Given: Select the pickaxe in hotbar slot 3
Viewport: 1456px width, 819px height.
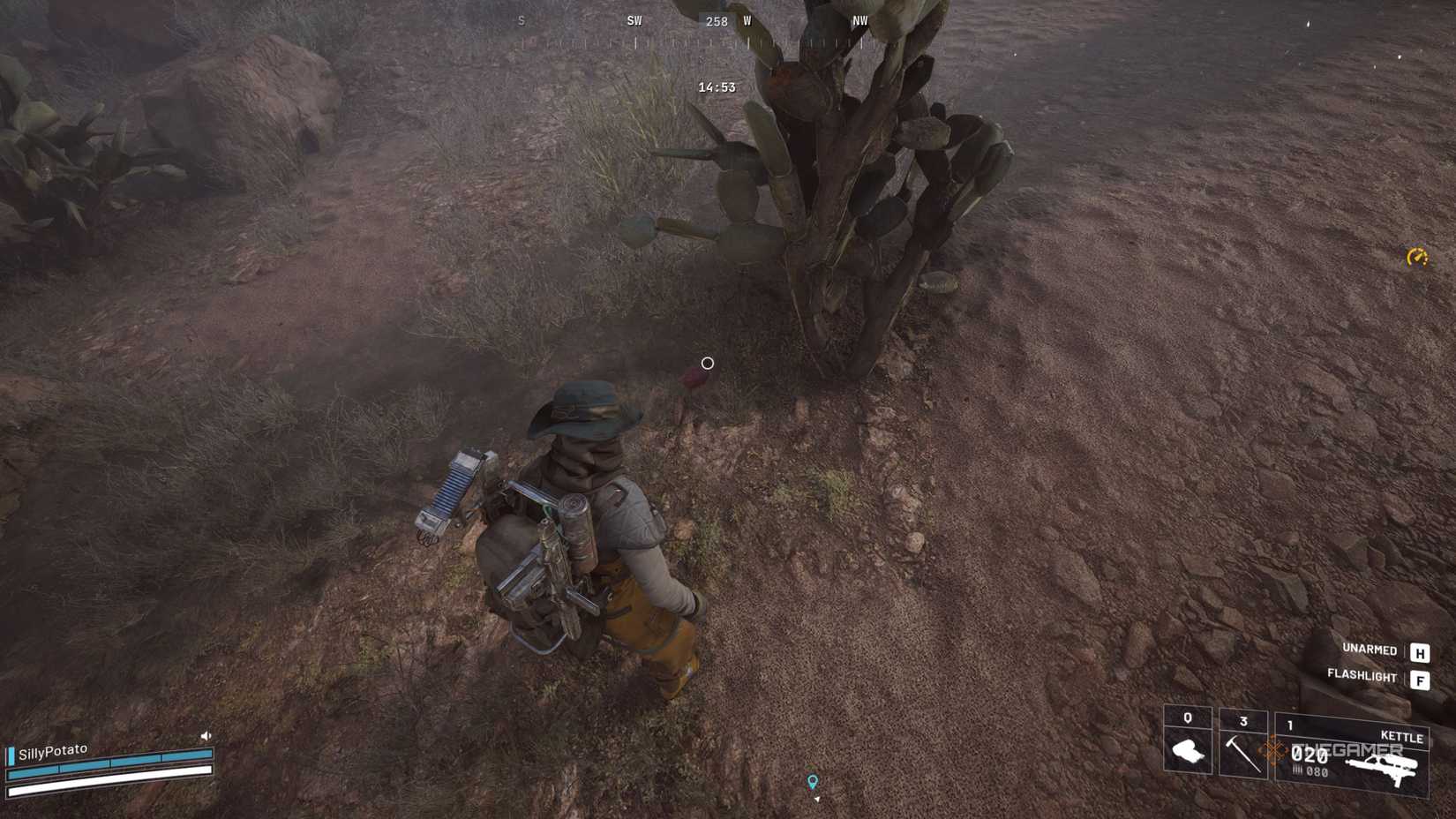Looking at the screenshot, I should (x=1244, y=754).
